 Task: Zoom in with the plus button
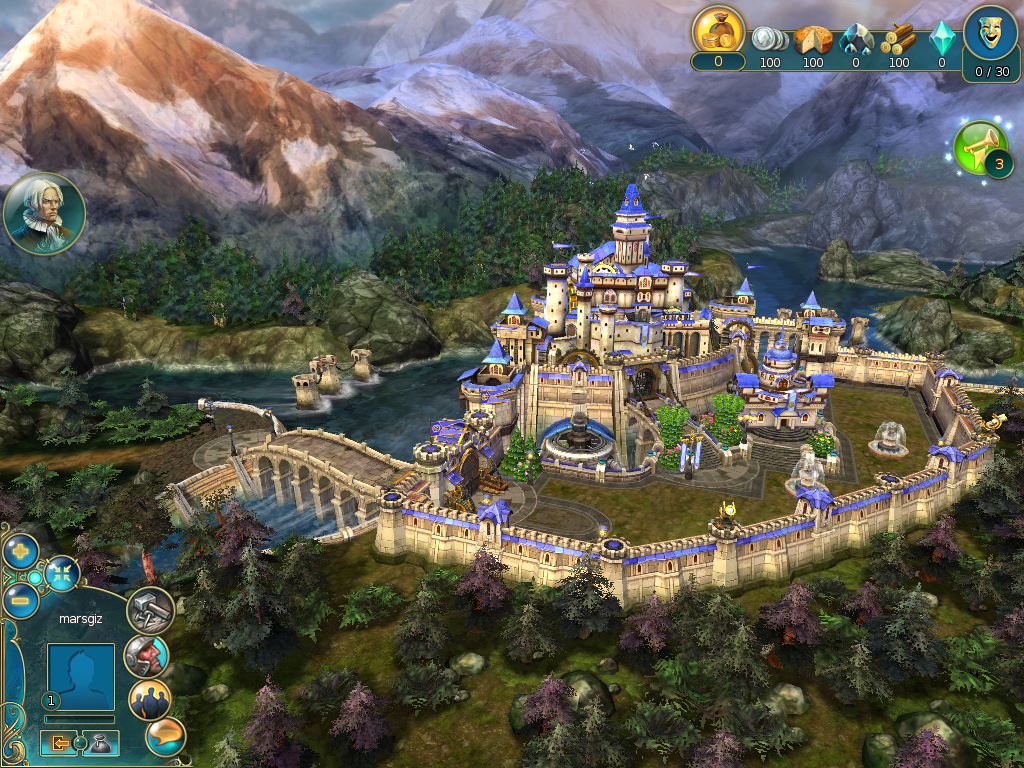pos(20,551)
